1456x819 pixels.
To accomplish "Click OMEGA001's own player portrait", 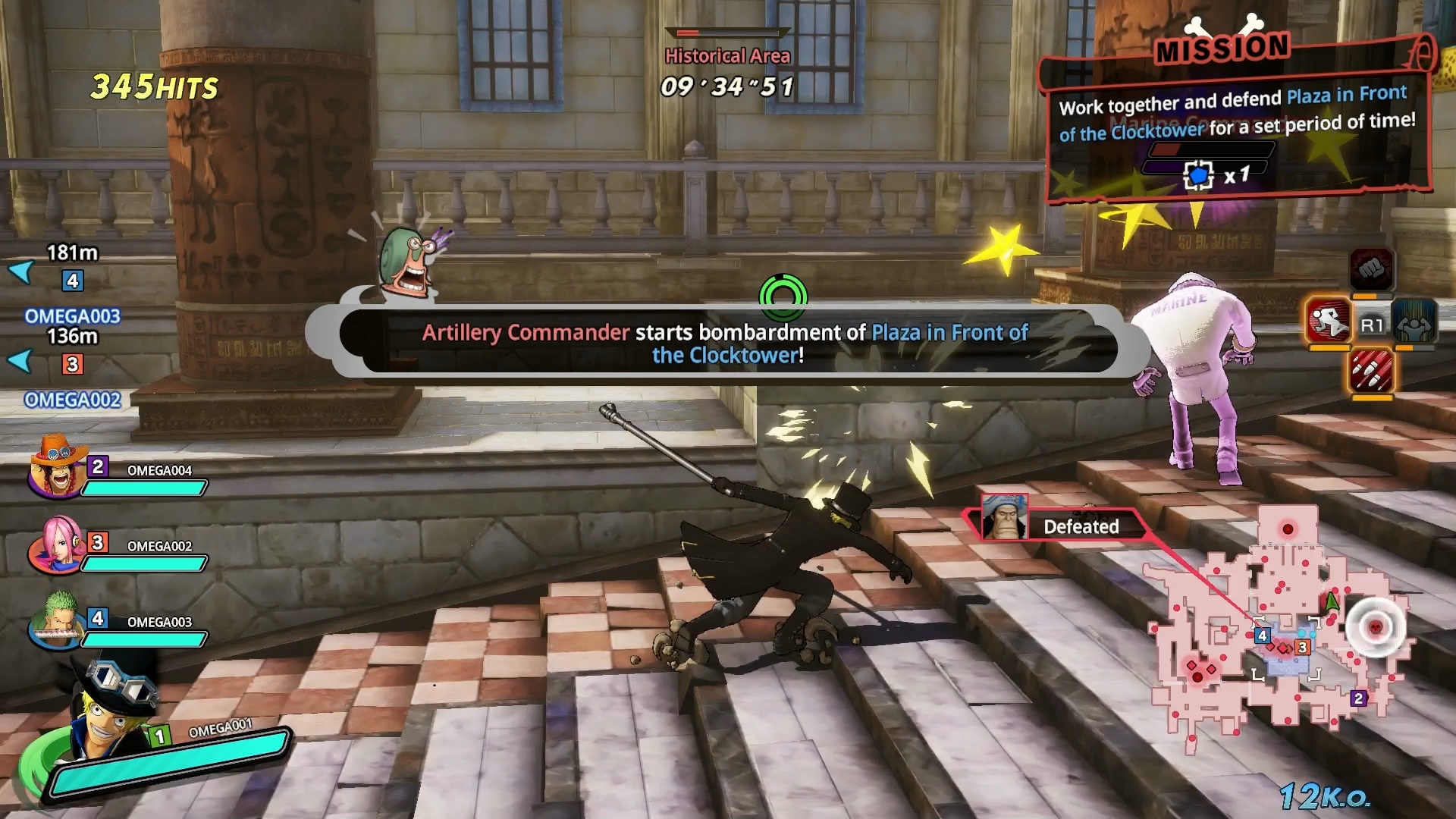I will pos(112,709).
